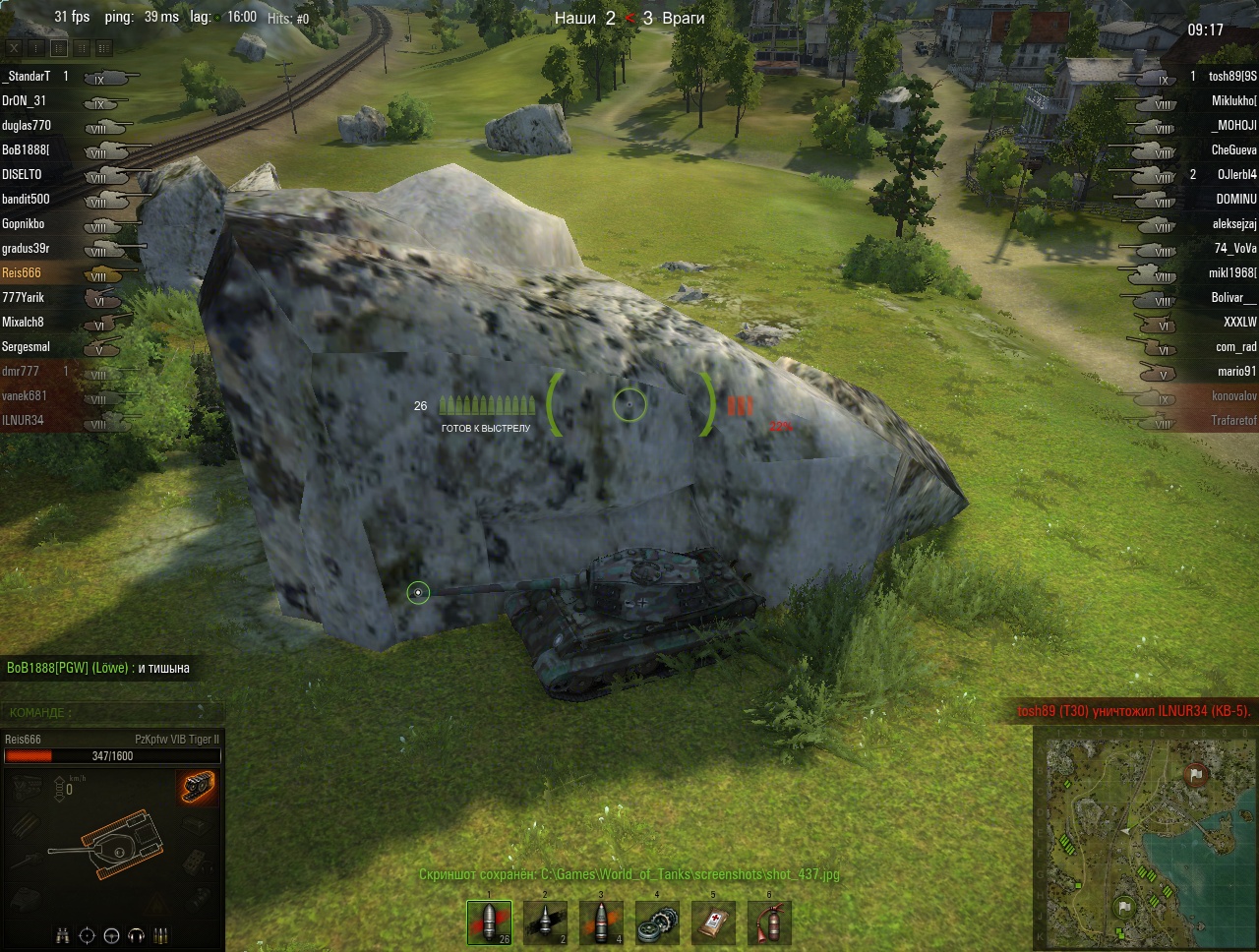
Task: Select the headphones radio operator icon
Action: click(x=137, y=933)
